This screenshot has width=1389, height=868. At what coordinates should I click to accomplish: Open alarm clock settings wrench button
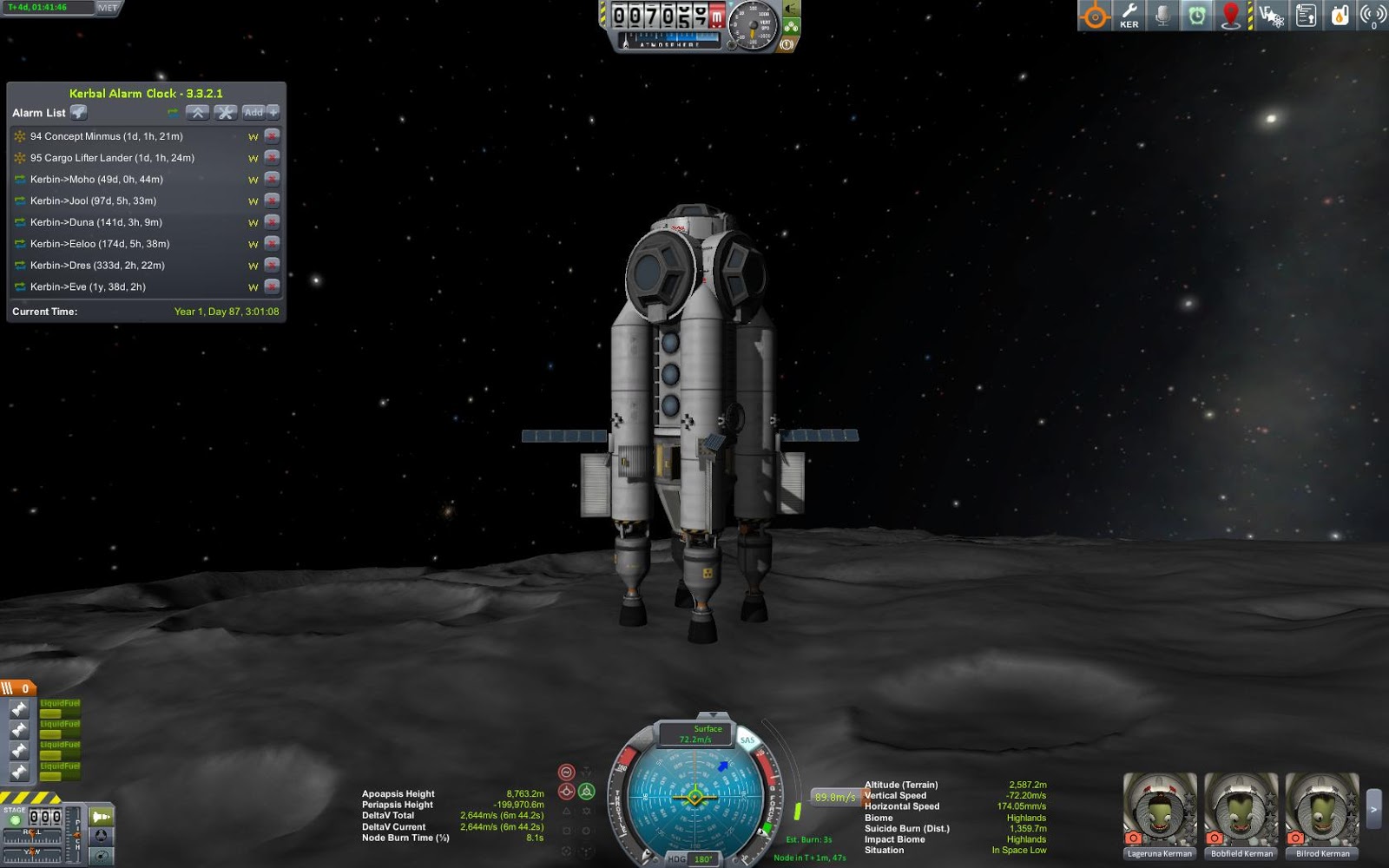[226, 112]
